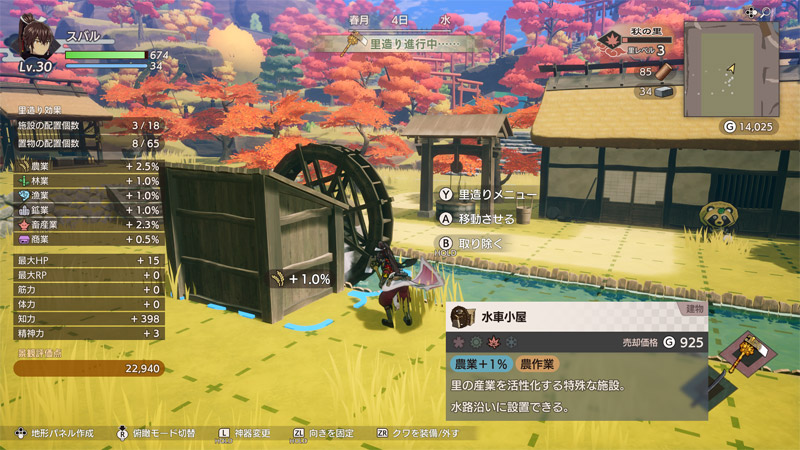Open the 里造りメニュー option
The image size is (800, 450).
click(x=484, y=195)
